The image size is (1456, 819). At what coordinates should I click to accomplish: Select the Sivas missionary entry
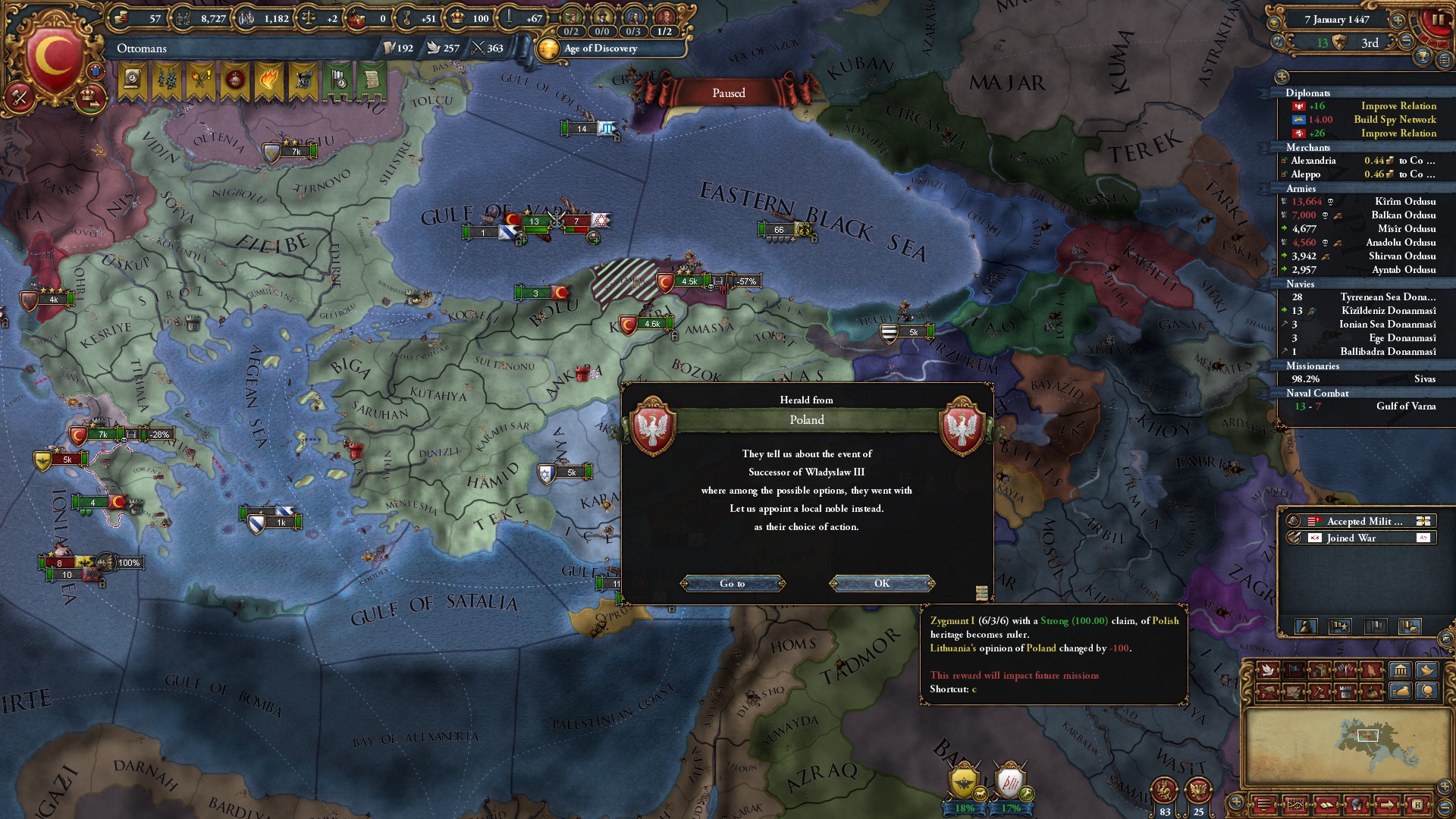tap(1424, 379)
